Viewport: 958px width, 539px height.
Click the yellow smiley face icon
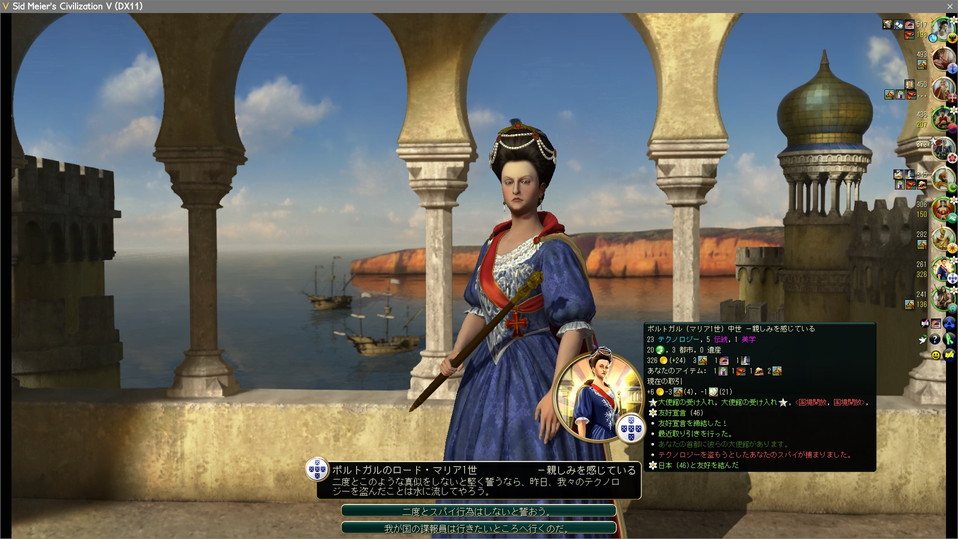pos(936,355)
